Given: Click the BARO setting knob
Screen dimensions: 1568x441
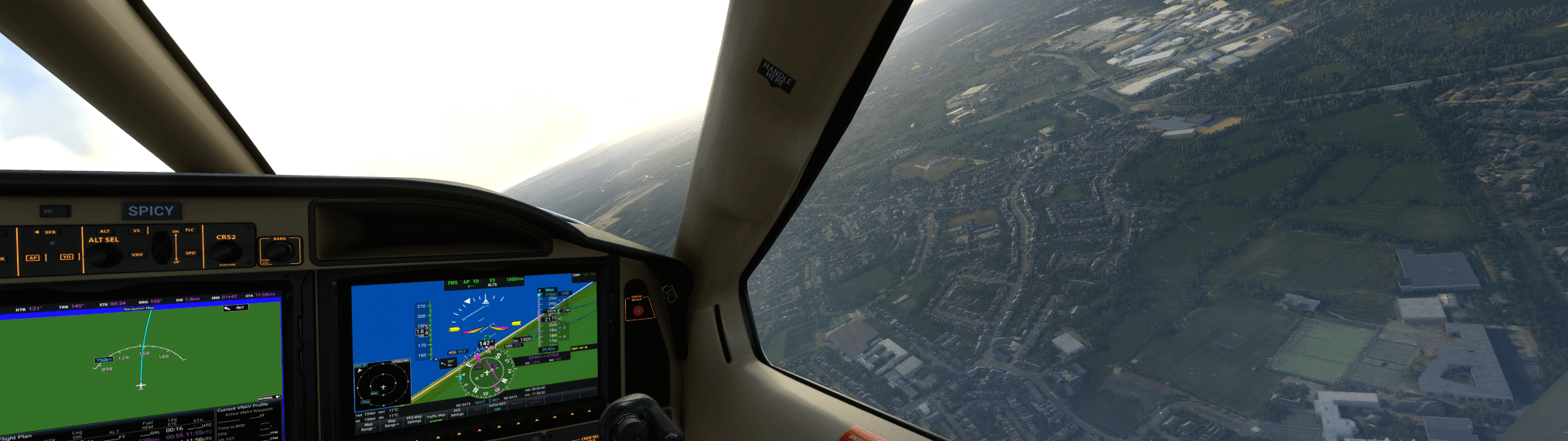Looking at the screenshot, I should pyautogui.click(x=280, y=250).
